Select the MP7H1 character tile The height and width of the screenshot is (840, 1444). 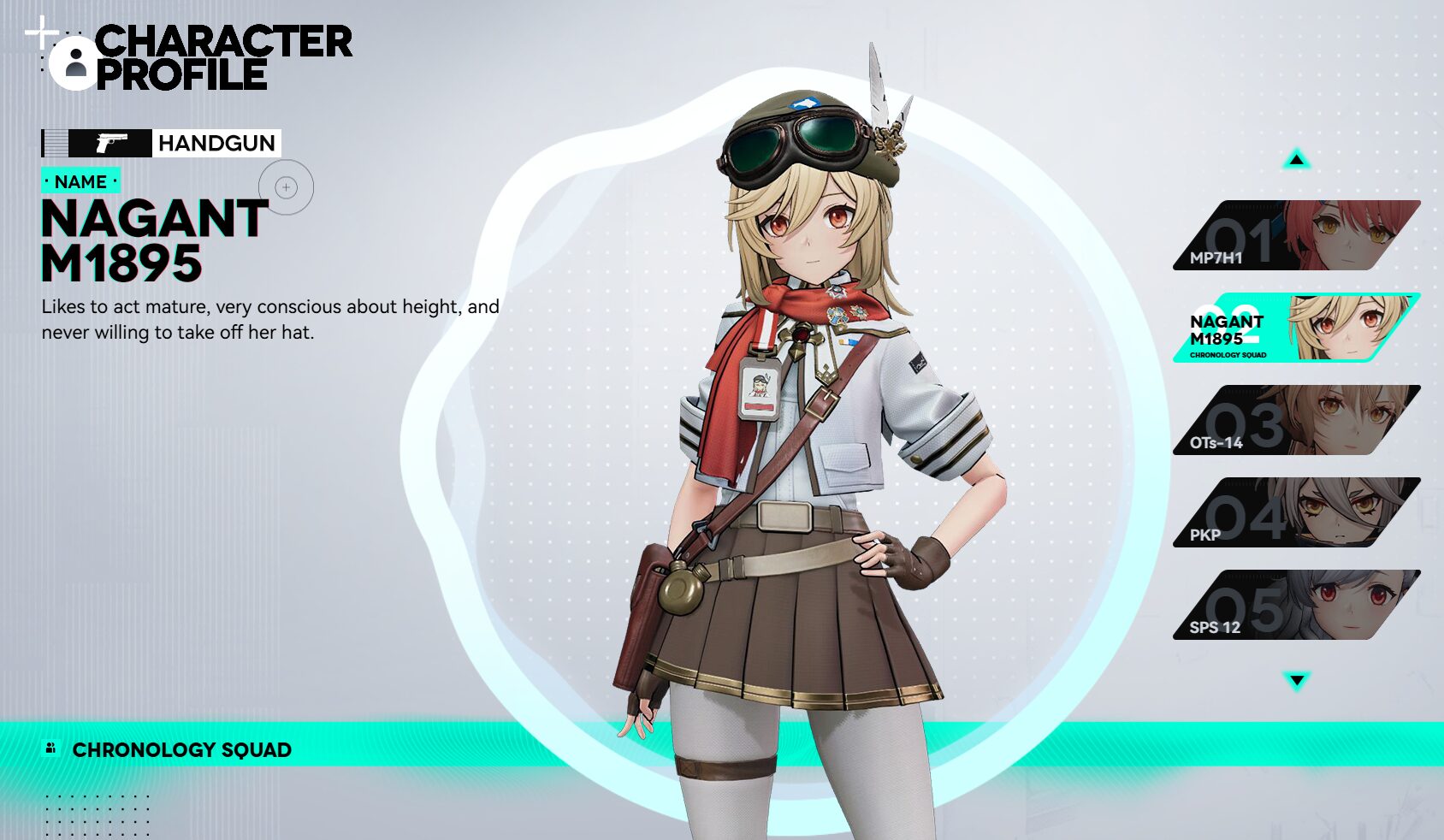[x=1296, y=235]
